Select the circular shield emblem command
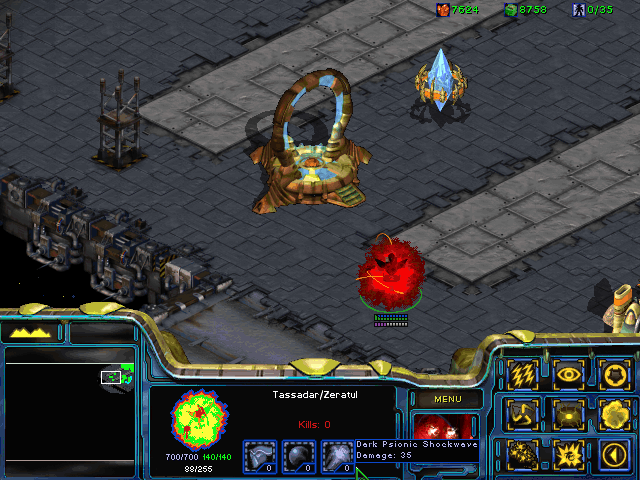Screen dimensions: 640x480 pyautogui.click(x=613, y=374)
